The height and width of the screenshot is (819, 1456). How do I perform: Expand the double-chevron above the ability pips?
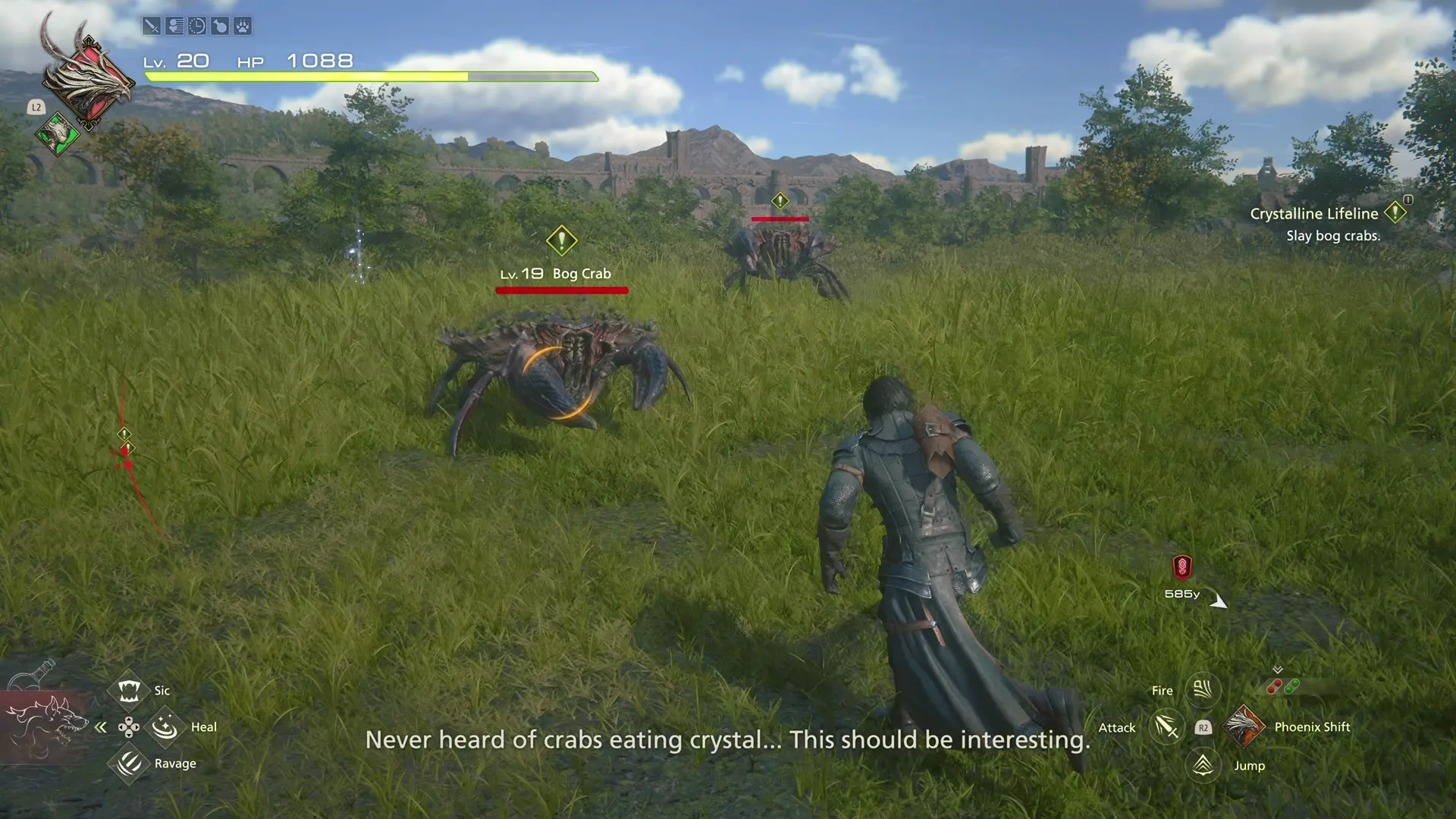(1278, 670)
